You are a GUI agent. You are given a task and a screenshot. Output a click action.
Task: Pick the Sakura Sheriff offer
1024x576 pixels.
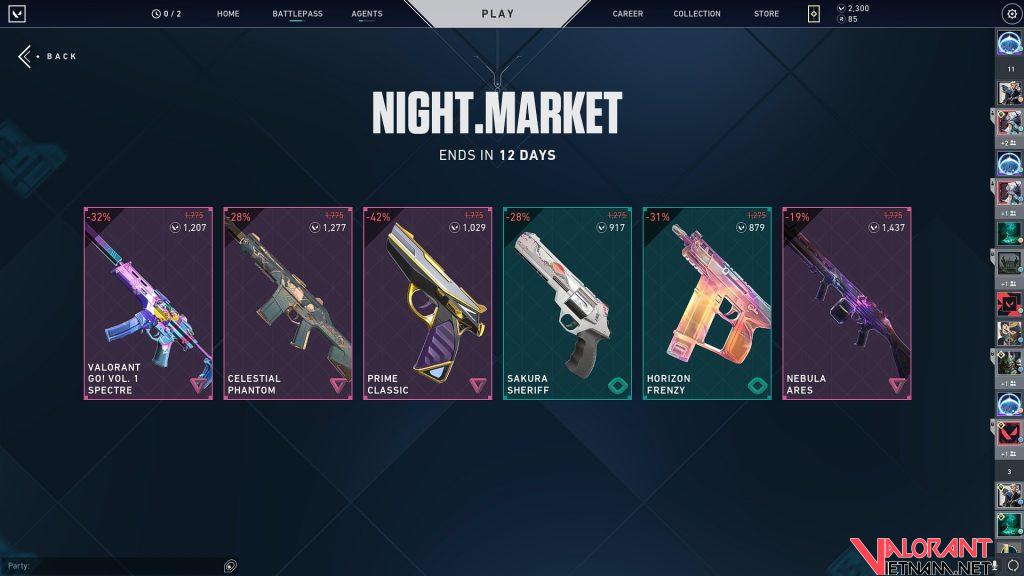pyautogui.click(x=567, y=304)
